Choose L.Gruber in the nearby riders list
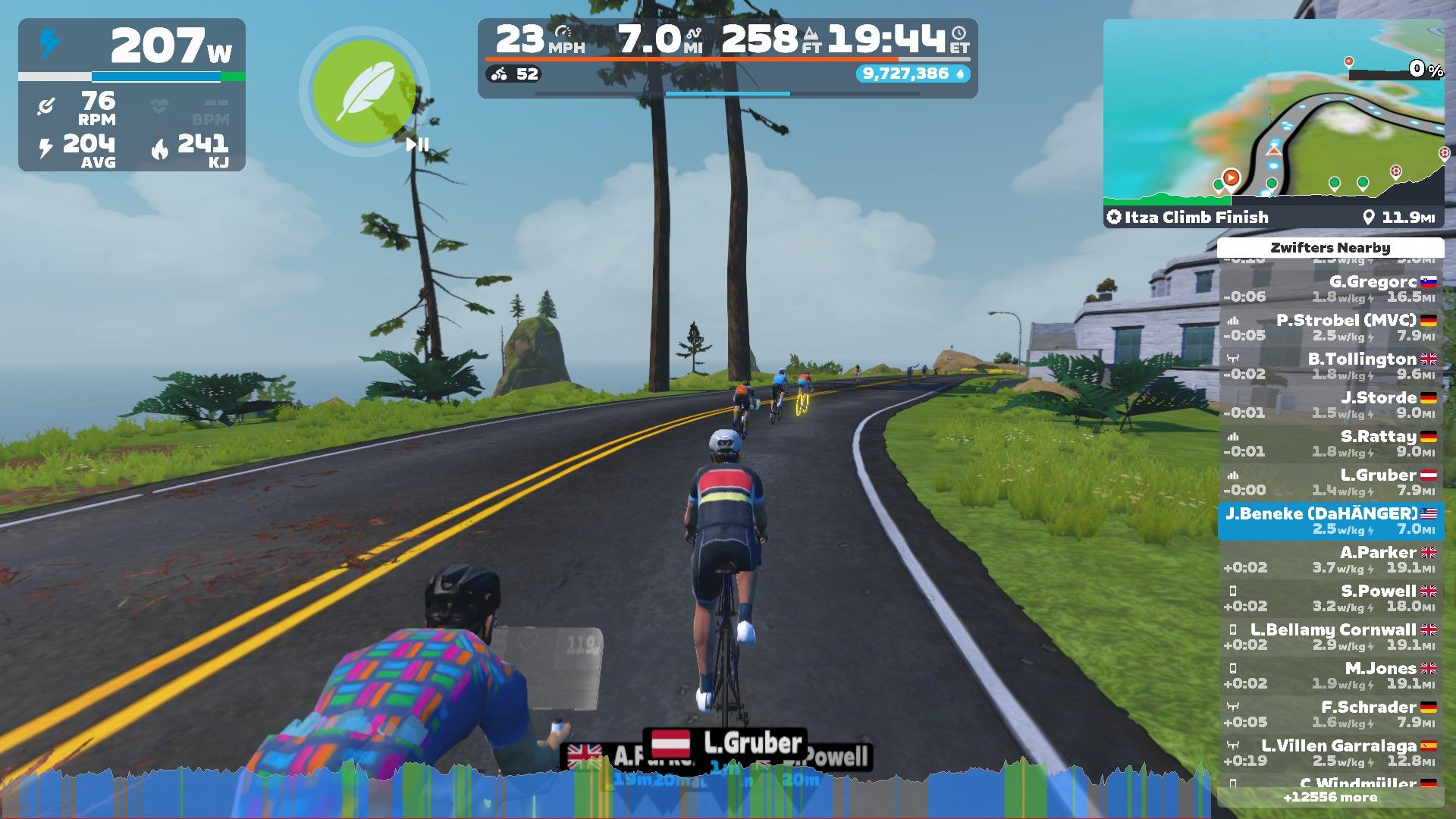Screen dimensions: 1456x819 [1330, 482]
